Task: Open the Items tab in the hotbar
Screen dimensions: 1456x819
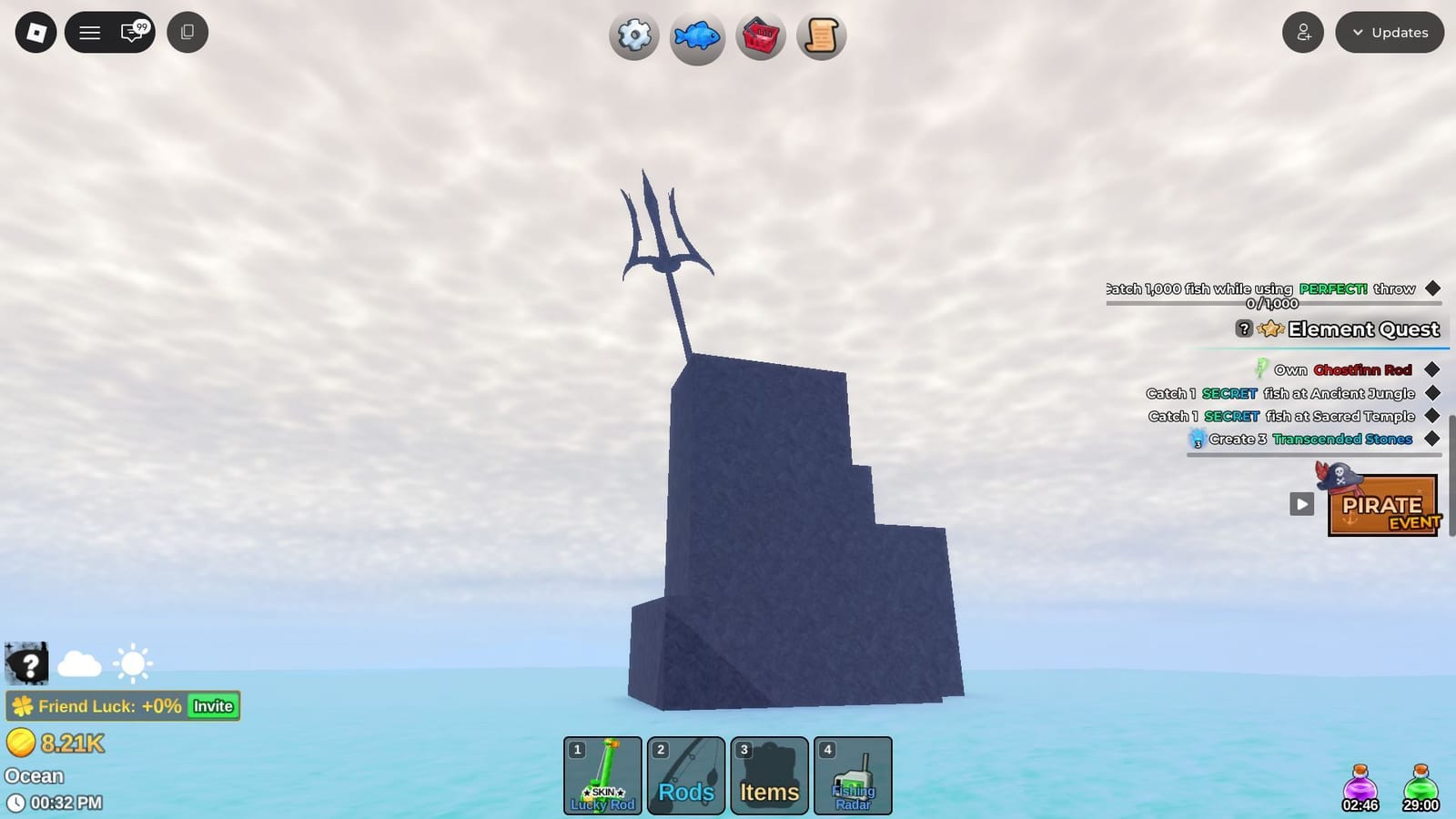Action: click(769, 775)
